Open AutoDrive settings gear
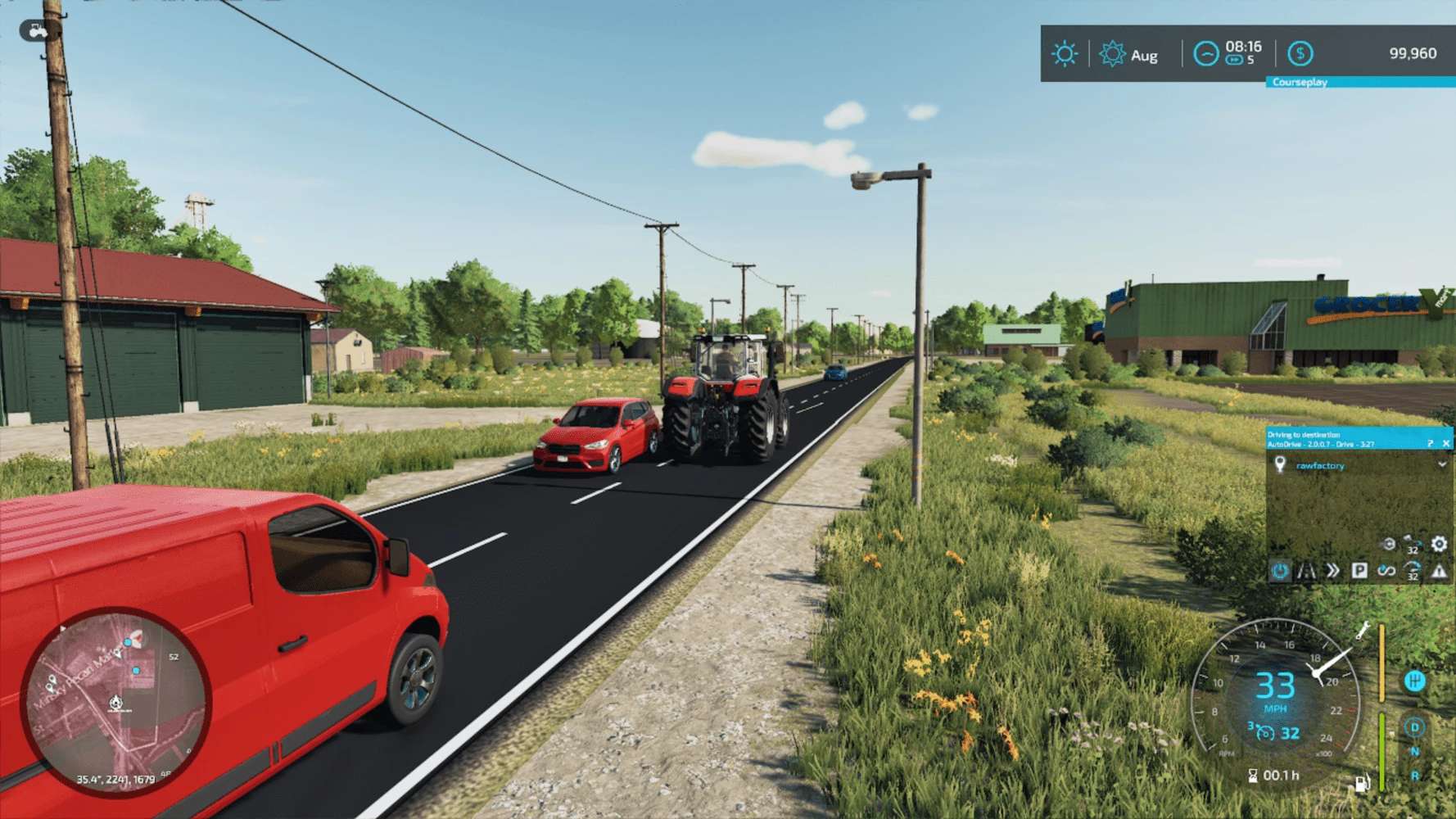 coord(1439,544)
